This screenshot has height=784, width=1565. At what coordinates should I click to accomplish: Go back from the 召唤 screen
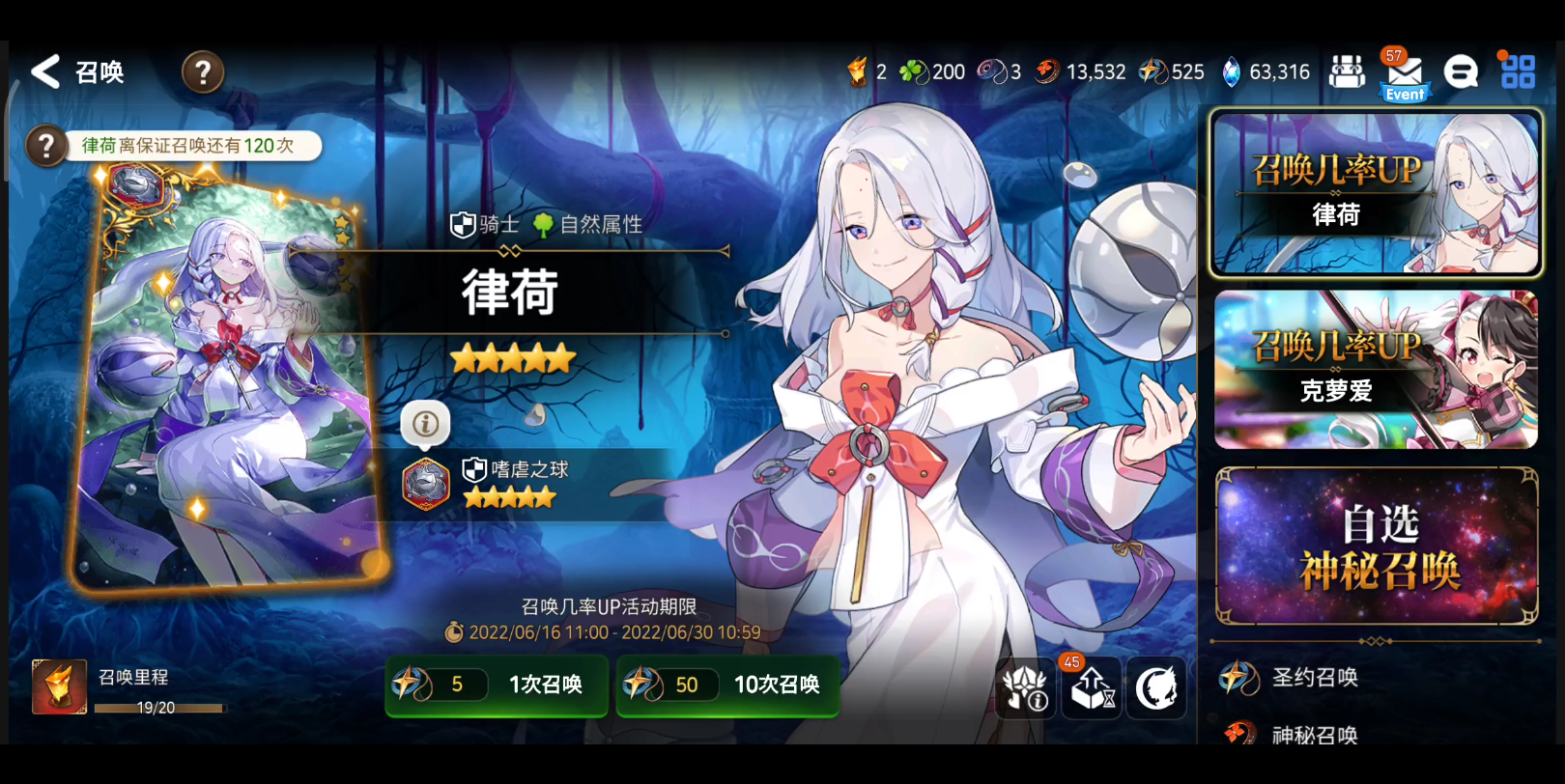[x=45, y=71]
